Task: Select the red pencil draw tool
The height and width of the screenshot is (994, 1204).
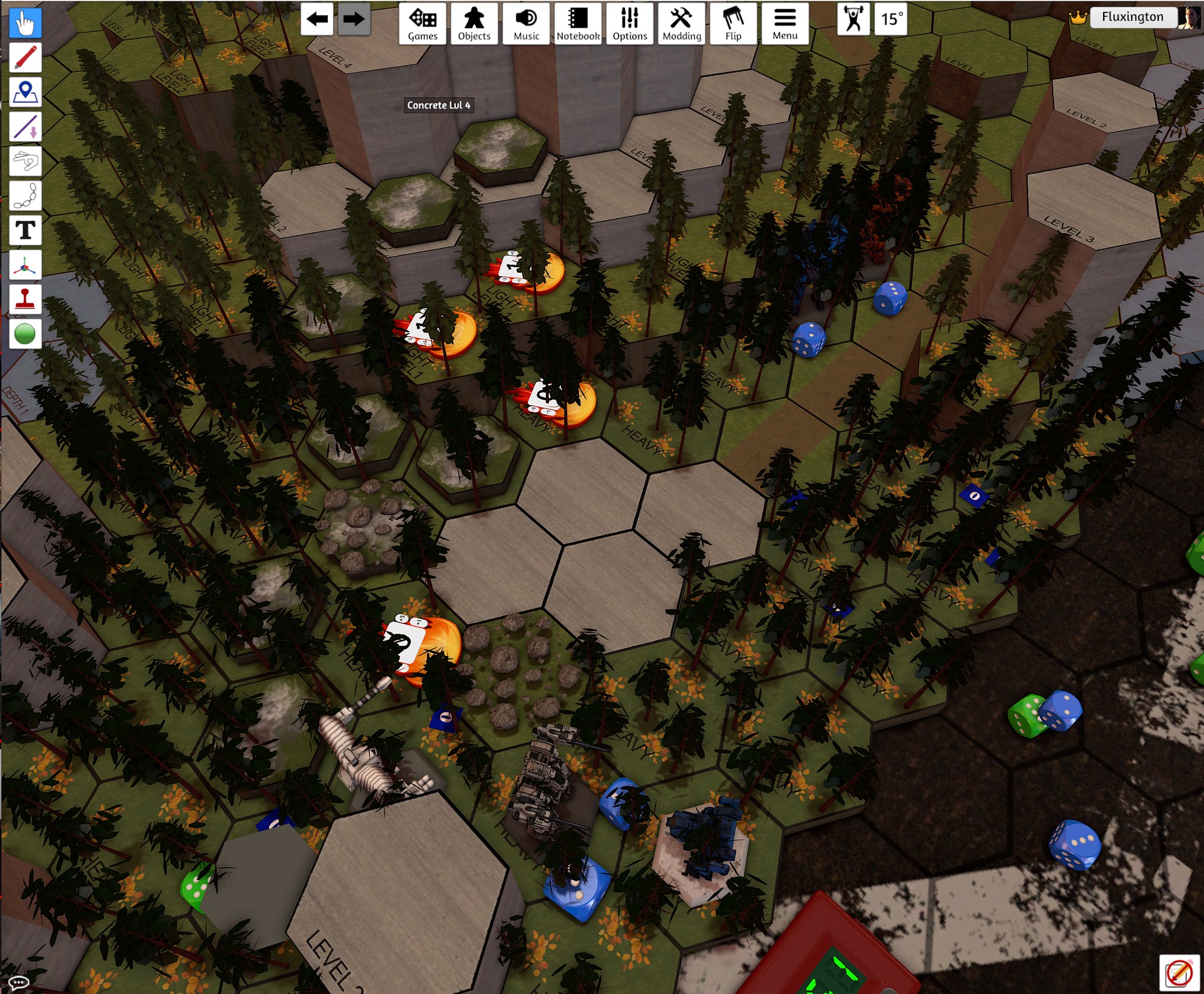Action: coord(25,58)
